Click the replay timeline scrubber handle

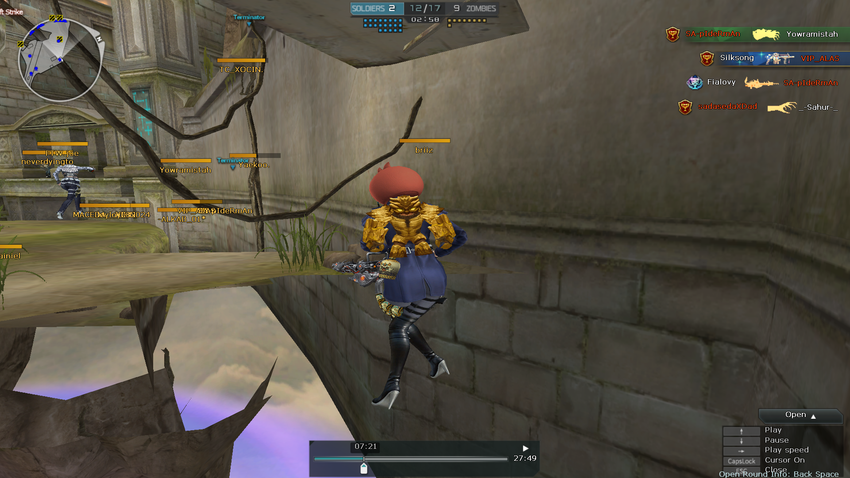point(364,466)
